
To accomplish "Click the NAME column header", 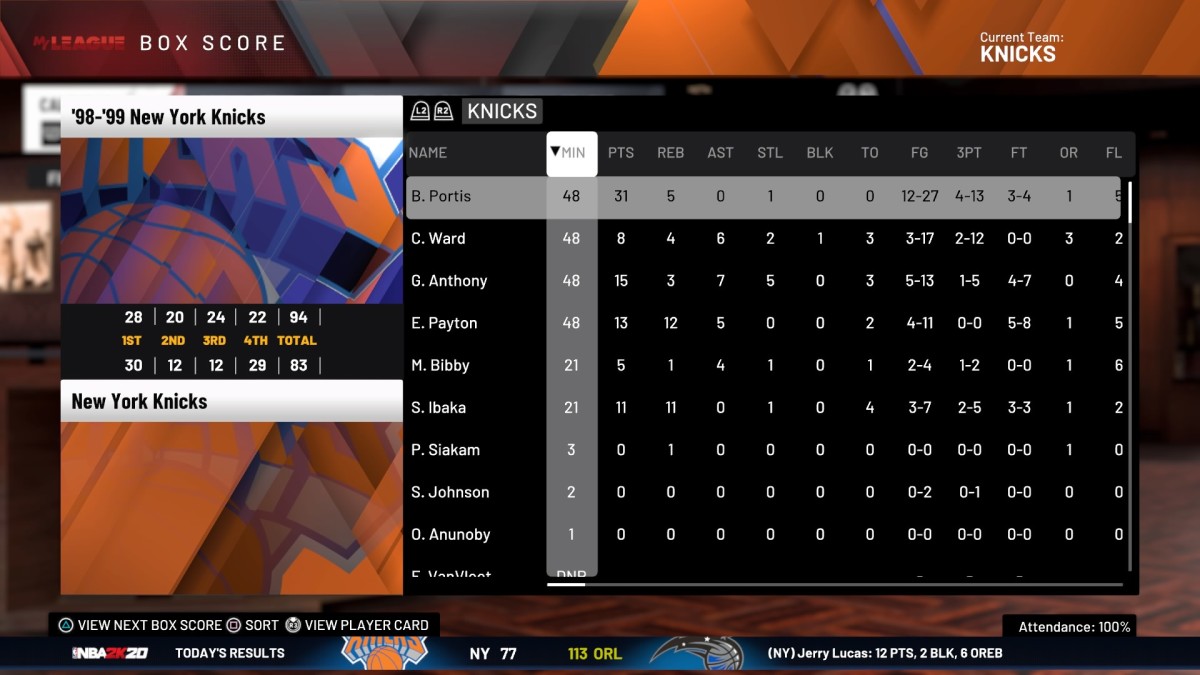I will 428,153.
